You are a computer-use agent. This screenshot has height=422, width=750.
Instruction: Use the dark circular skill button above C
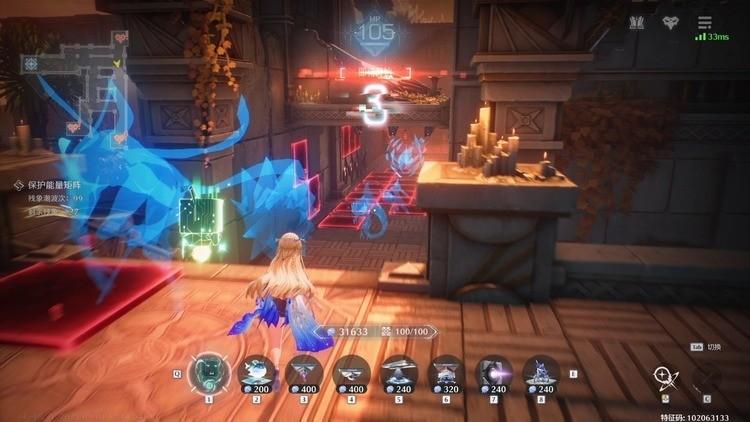[706, 379]
